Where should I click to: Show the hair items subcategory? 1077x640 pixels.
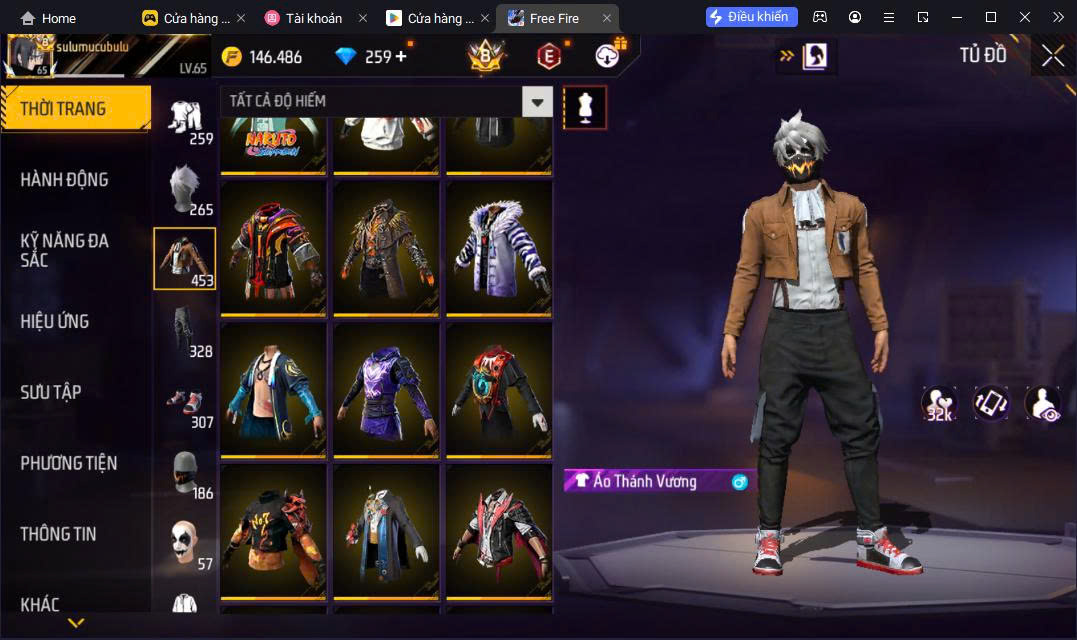pyautogui.click(x=184, y=188)
